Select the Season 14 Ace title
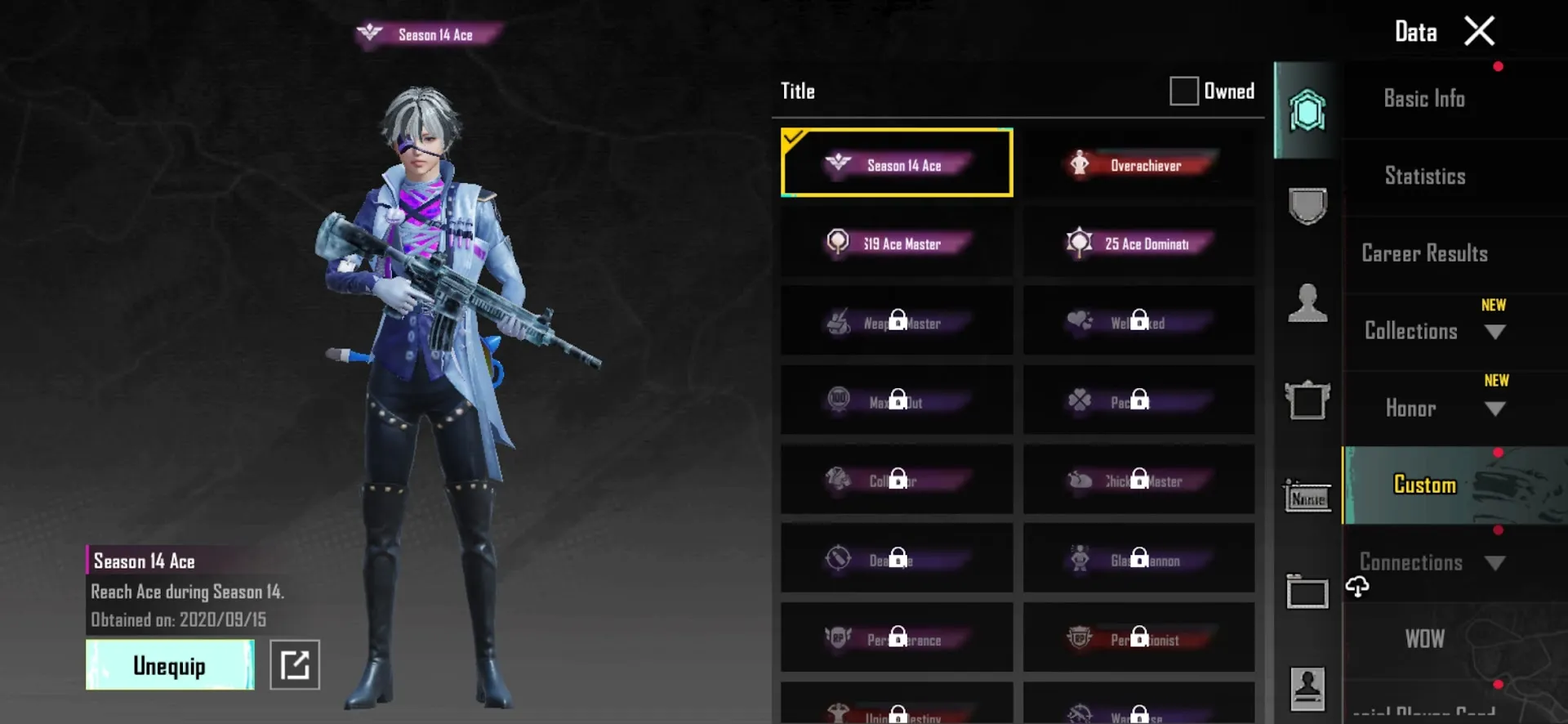The height and width of the screenshot is (724, 1568). click(x=896, y=163)
